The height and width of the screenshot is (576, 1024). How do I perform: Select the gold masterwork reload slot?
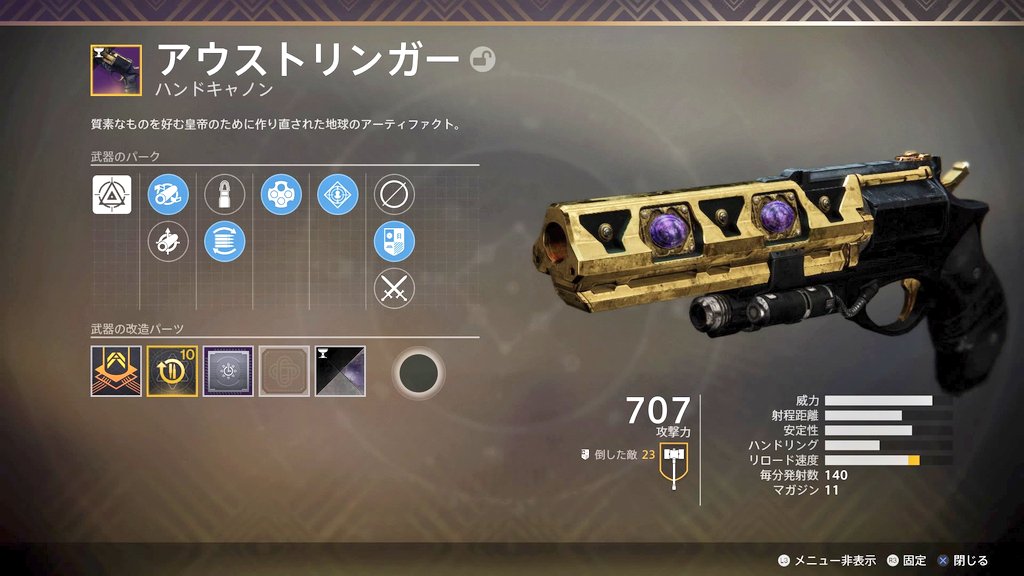(172, 371)
